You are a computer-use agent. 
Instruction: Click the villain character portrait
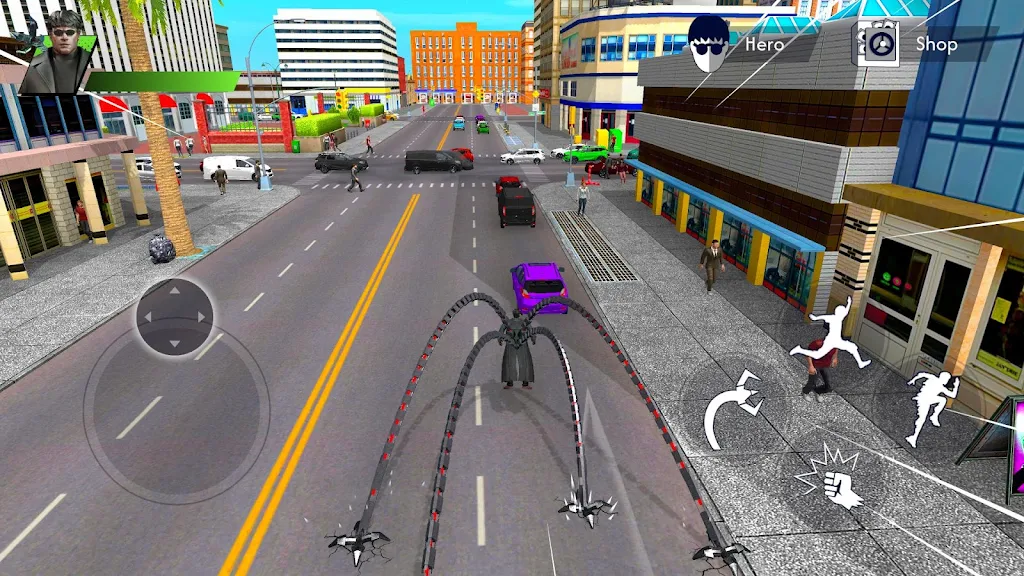pyautogui.click(x=57, y=50)
